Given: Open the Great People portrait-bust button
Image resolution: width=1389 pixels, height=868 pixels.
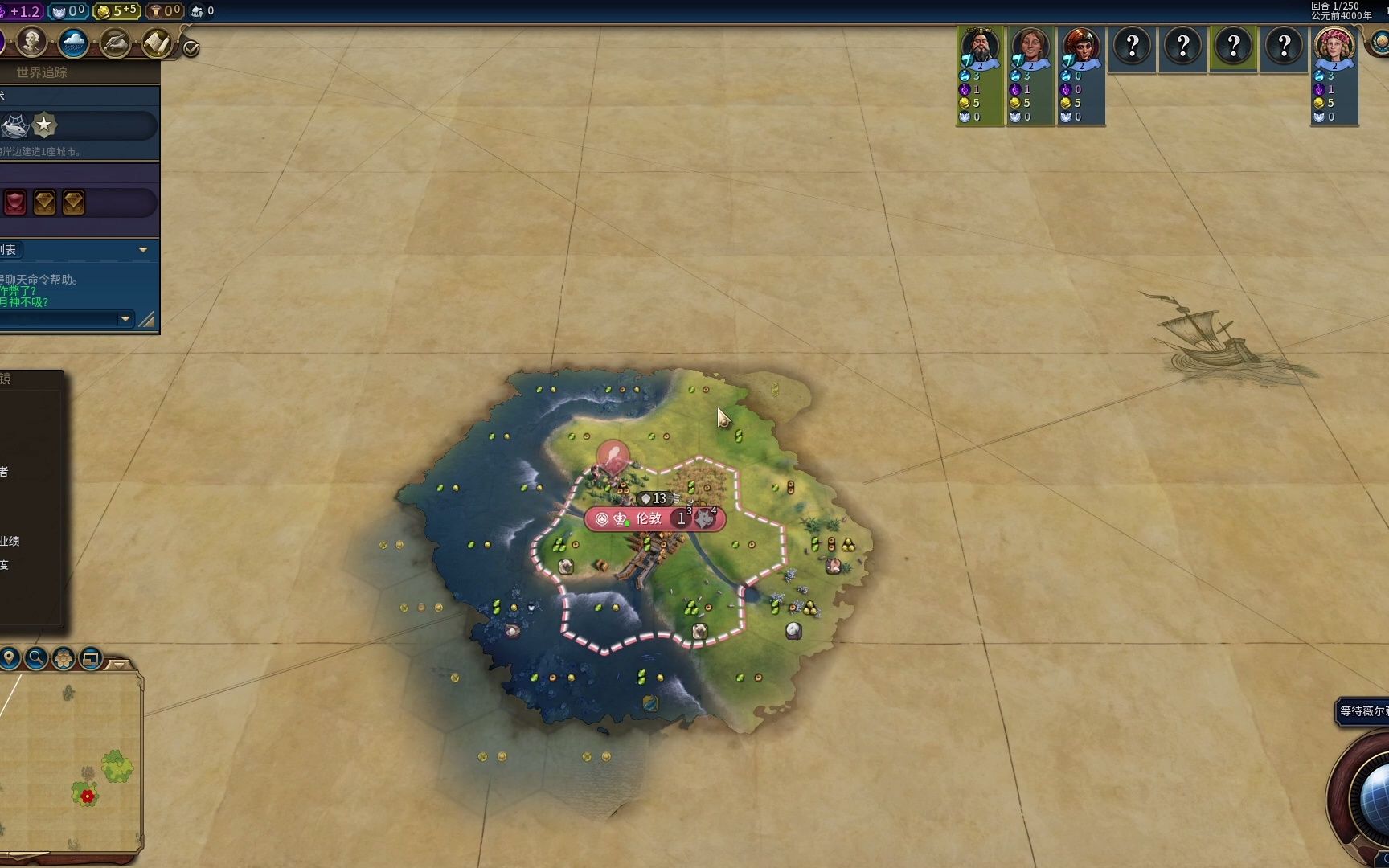Looking at the screenshot, I should [x=31, y=42].
